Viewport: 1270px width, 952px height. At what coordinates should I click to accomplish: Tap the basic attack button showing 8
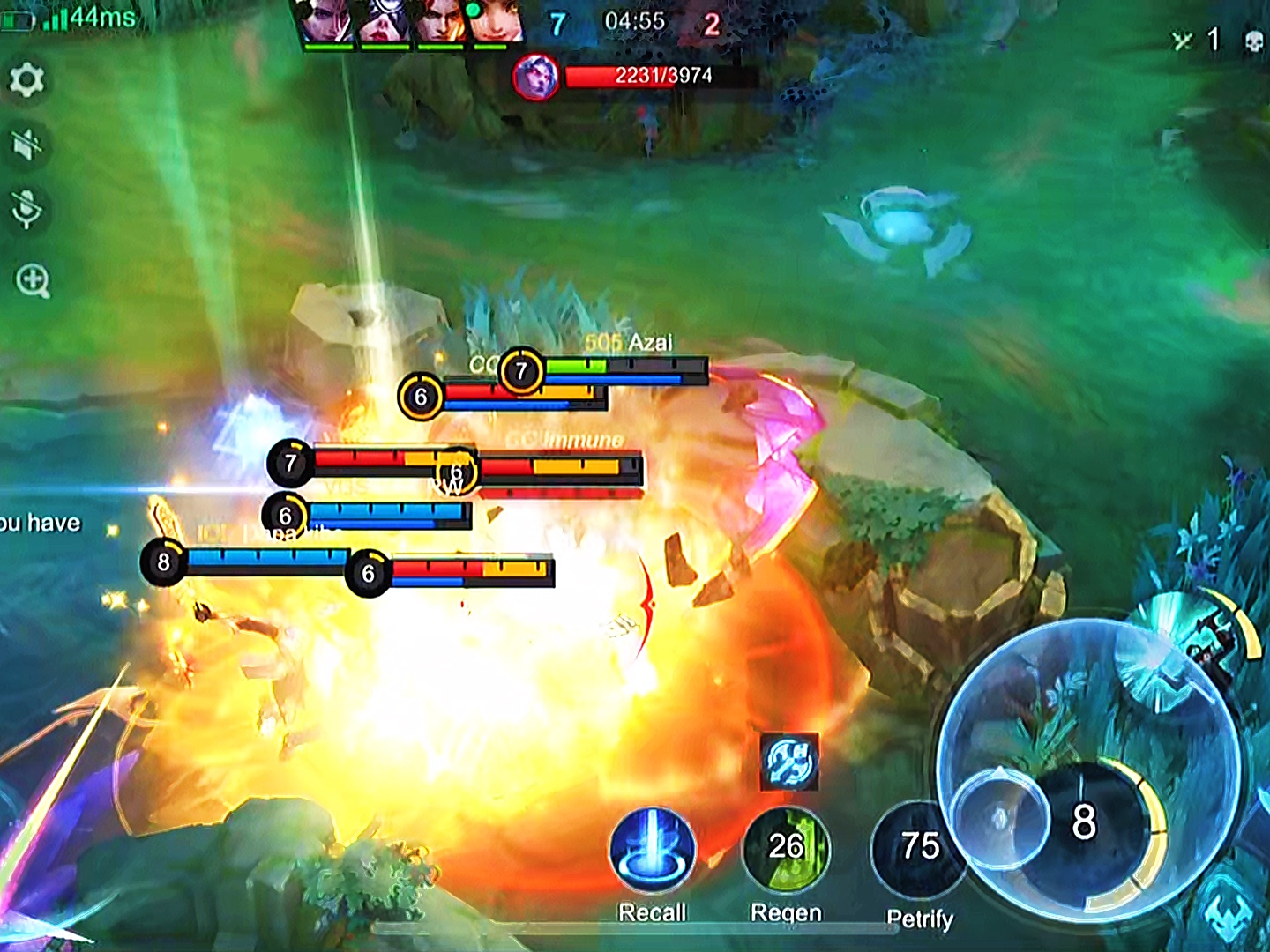coord(1085,822)
